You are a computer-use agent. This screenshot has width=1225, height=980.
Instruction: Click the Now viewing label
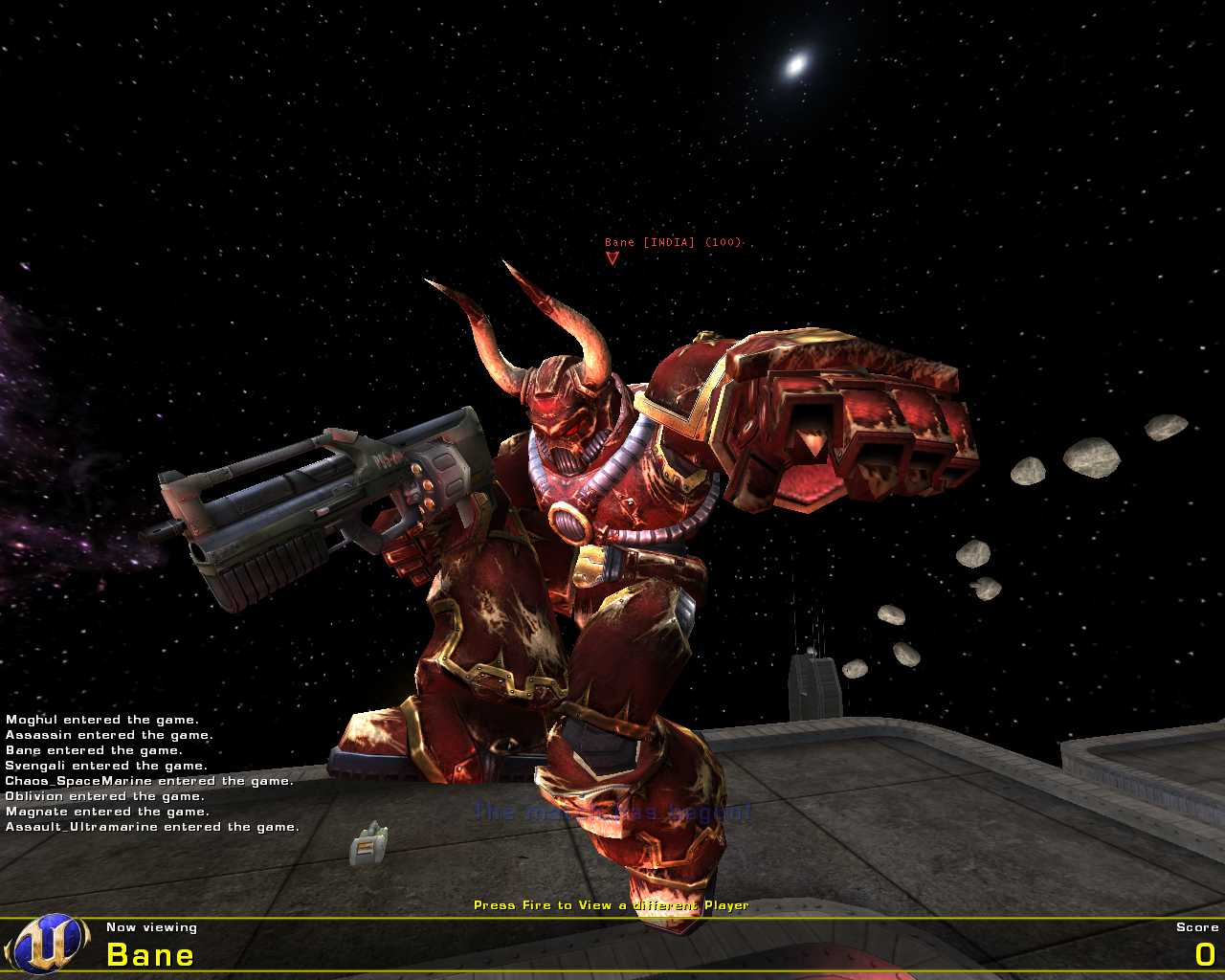click(152, 926)
